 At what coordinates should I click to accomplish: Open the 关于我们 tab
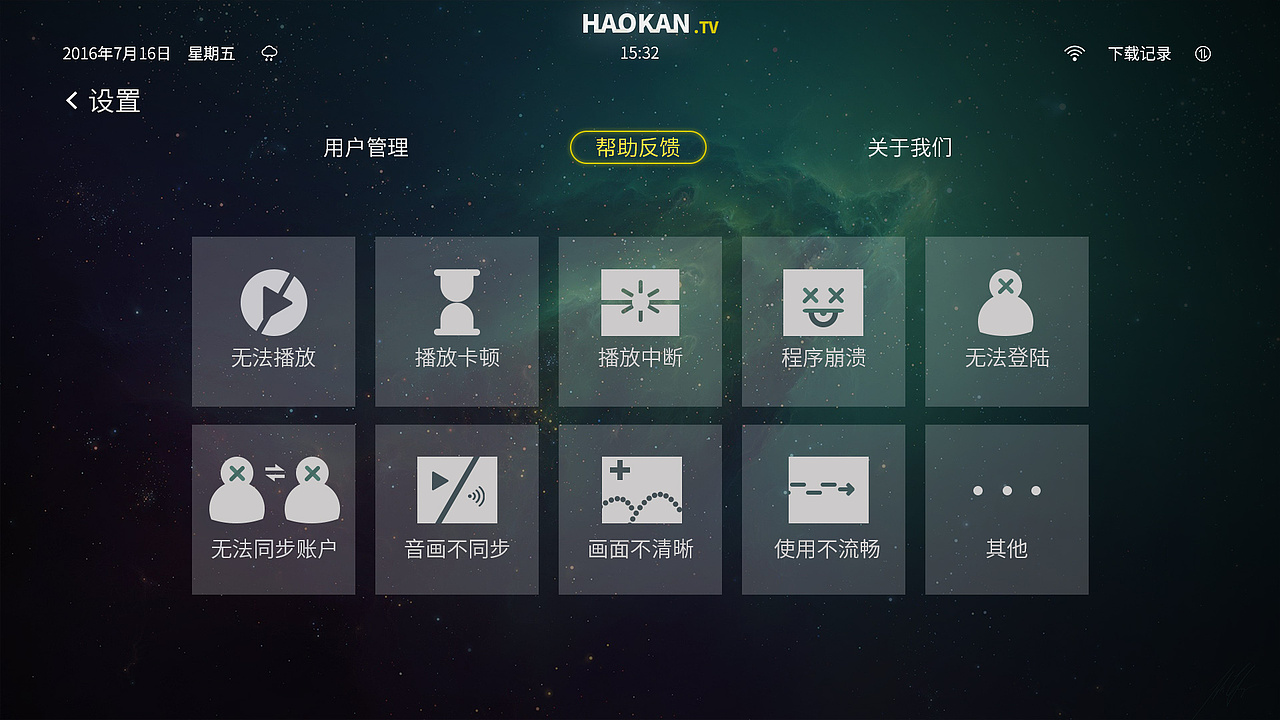click(x=911, y=147)
